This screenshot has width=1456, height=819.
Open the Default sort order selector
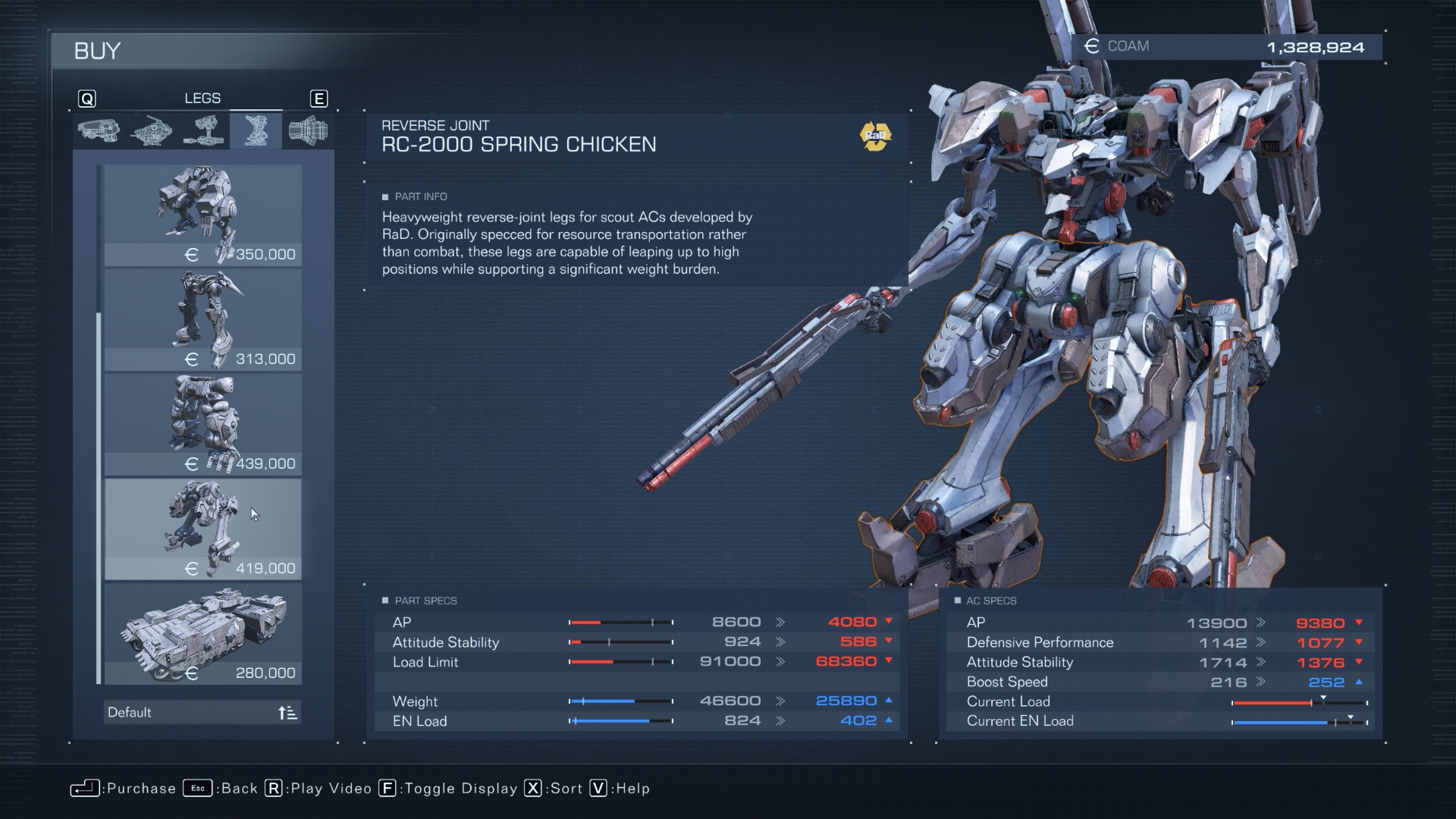click(202, 712)
